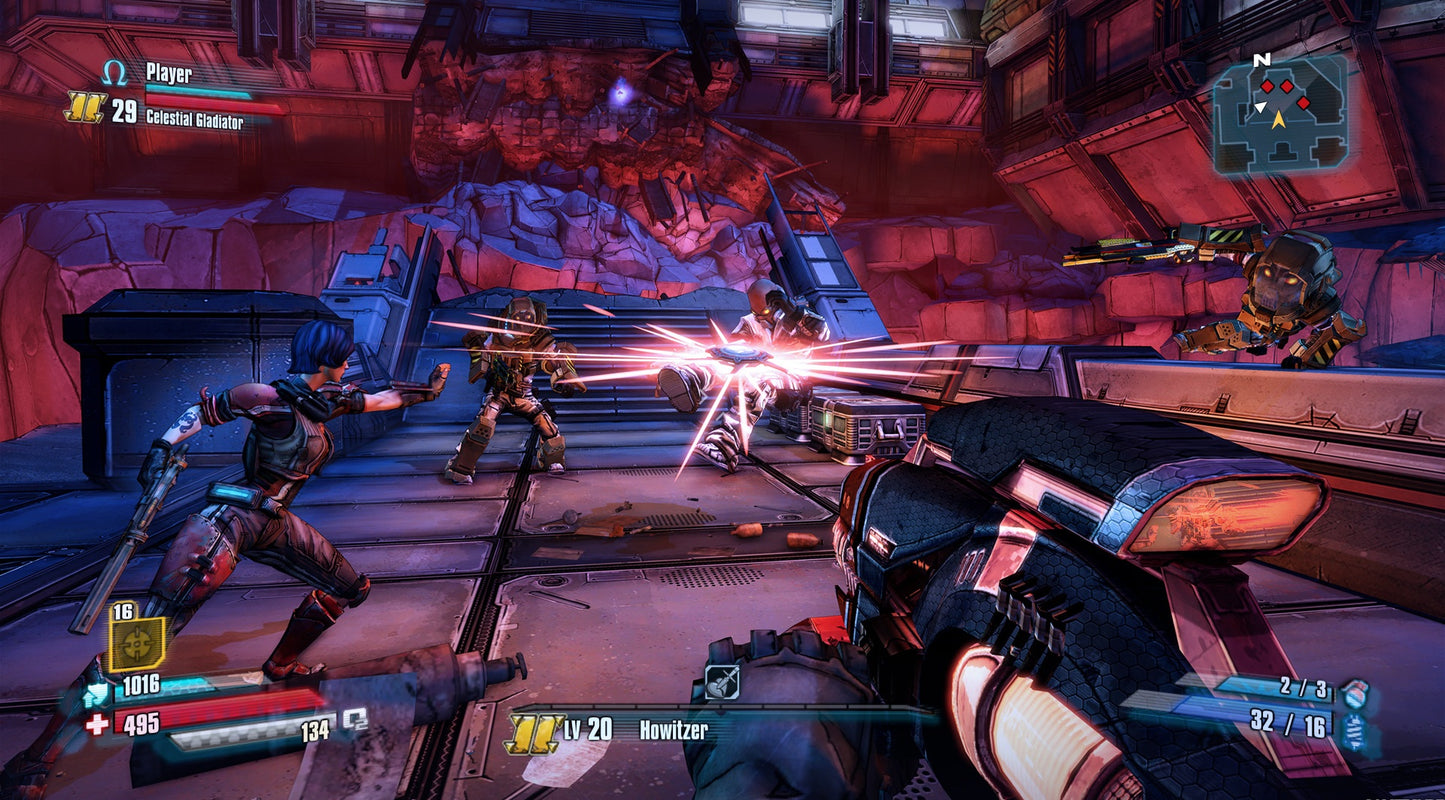Screen dimensions: 1445x800
Task: Select the darkened weapon icon left of Howitzer's nameplate
Action: 722,682
